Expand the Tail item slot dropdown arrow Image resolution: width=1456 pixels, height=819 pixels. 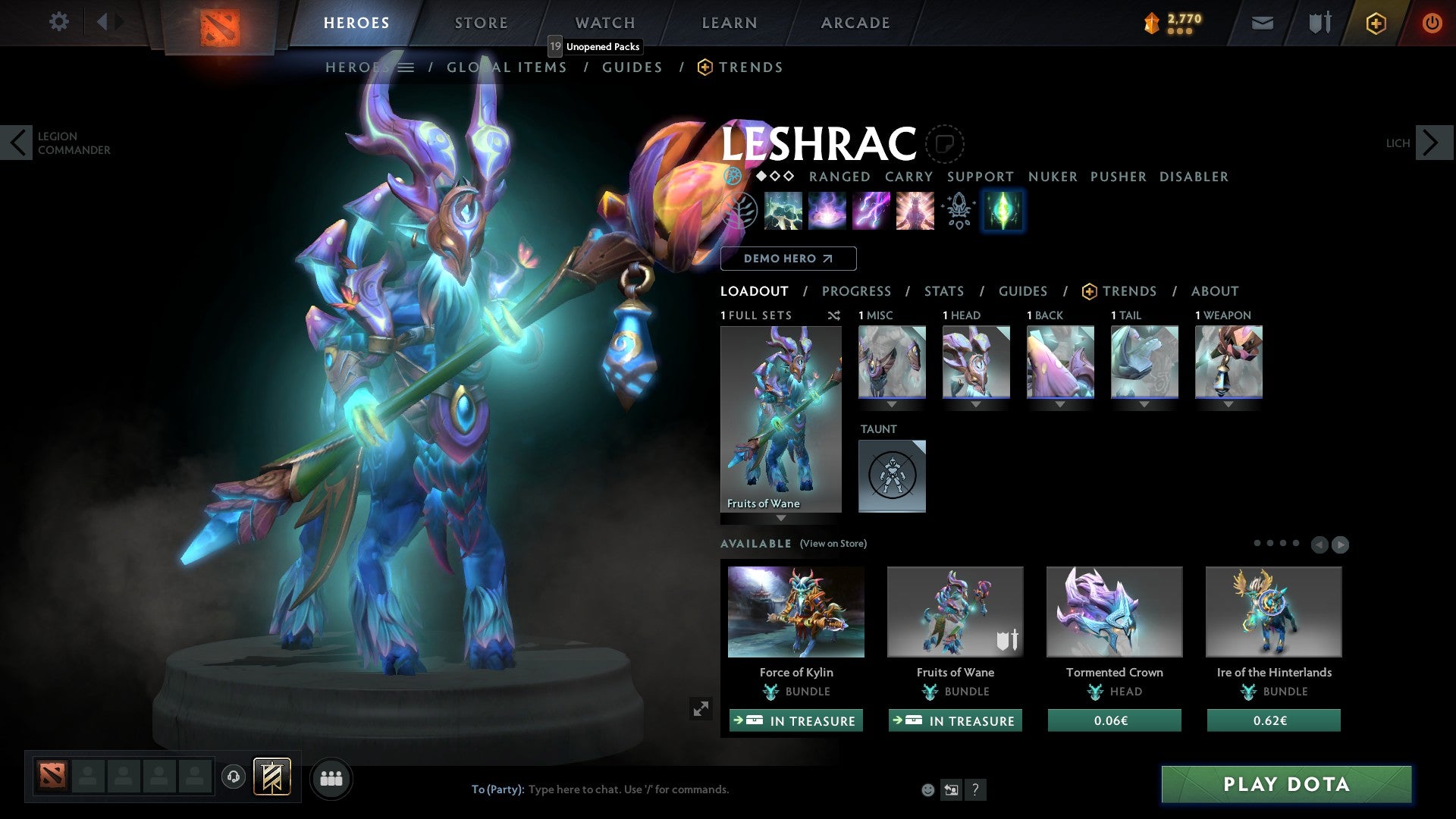[1144, 404]
